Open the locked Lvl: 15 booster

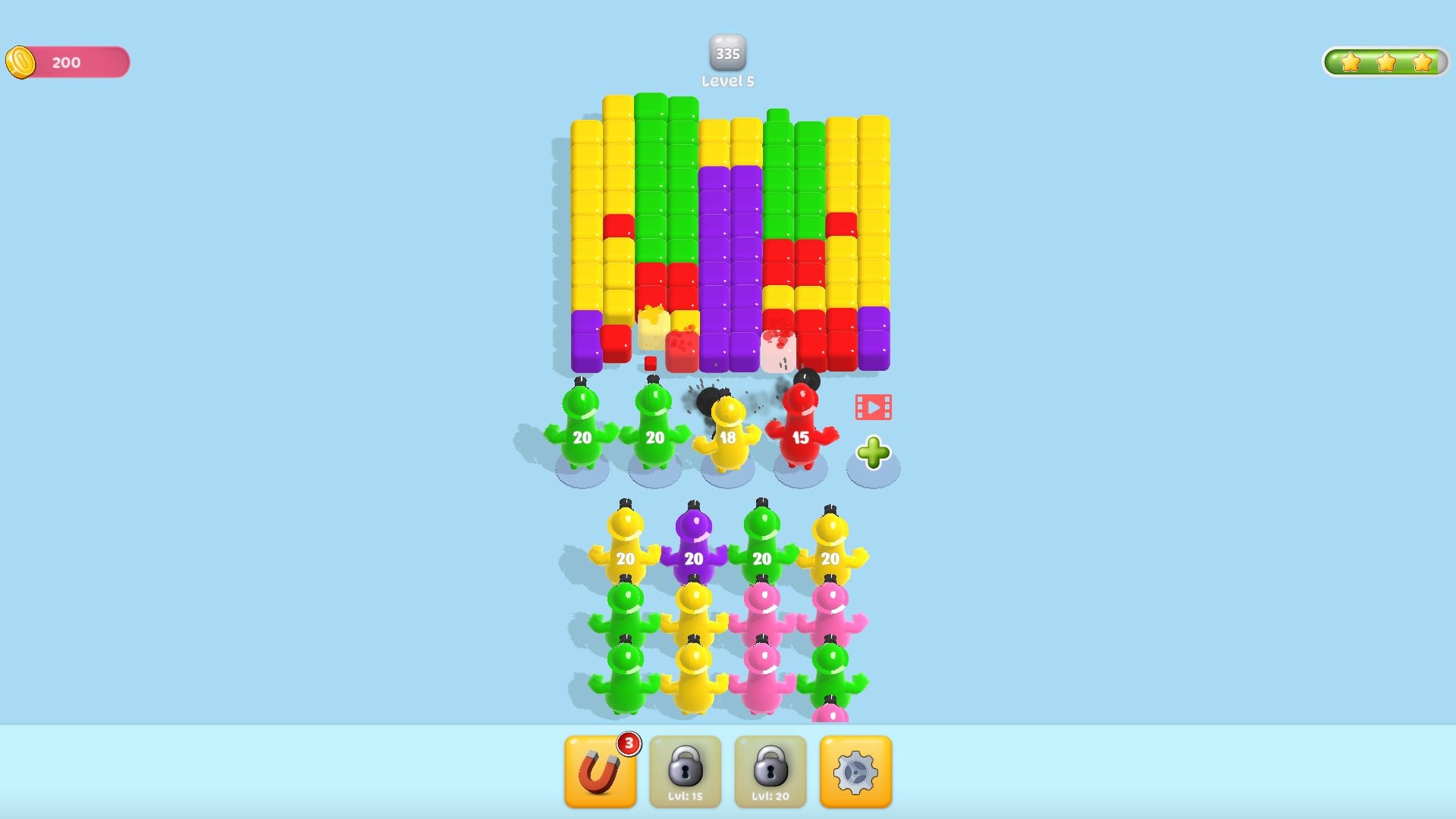pos(686,771)
